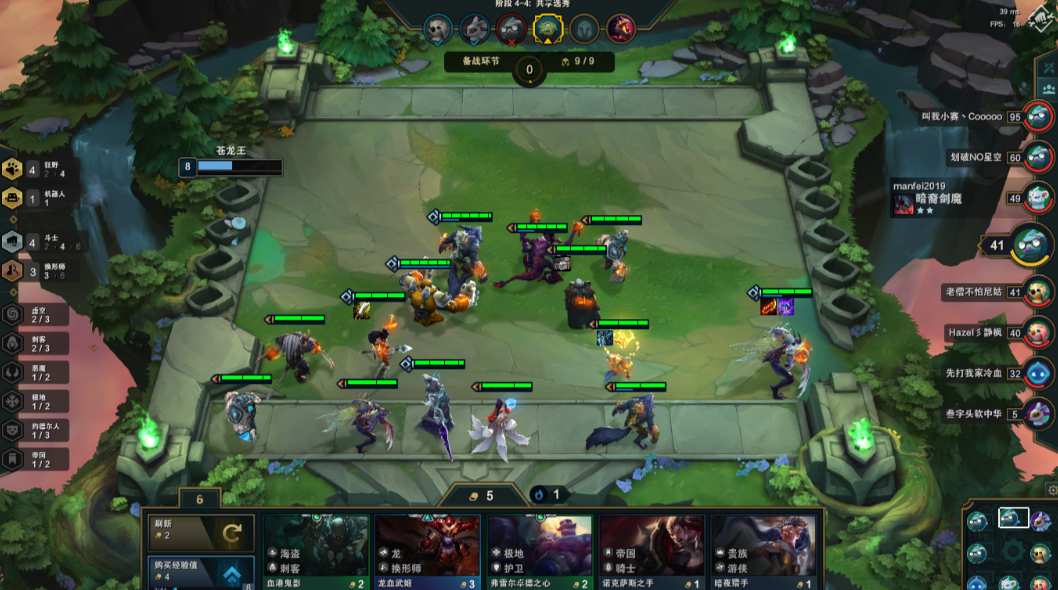Open the 狂野 trait entry

38,169
